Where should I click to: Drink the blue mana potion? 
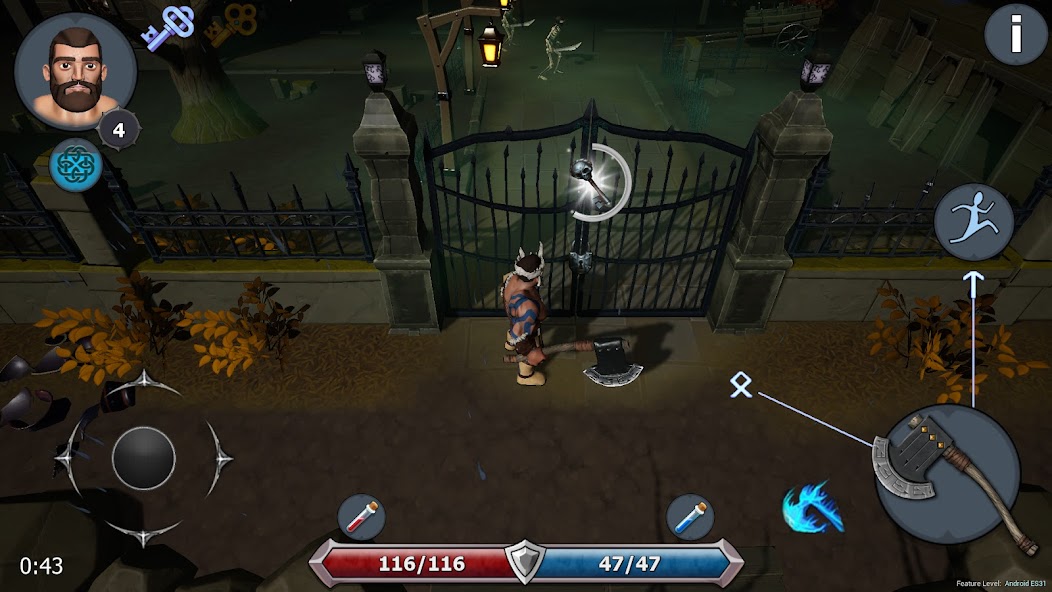tap(691, 518)
